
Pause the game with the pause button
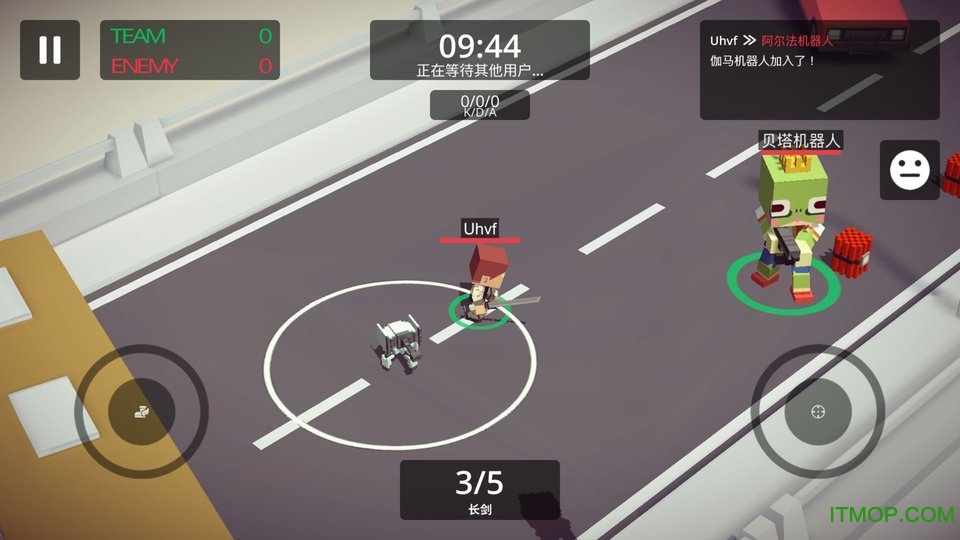pyautogui.click(x=50, y=50)
